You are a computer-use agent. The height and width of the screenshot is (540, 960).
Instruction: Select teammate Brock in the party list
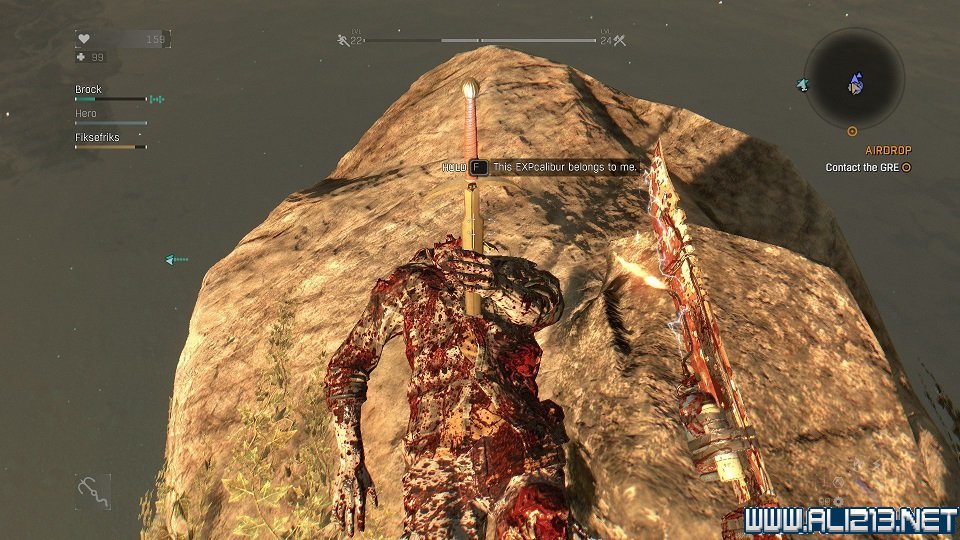(x=89, y=90)
